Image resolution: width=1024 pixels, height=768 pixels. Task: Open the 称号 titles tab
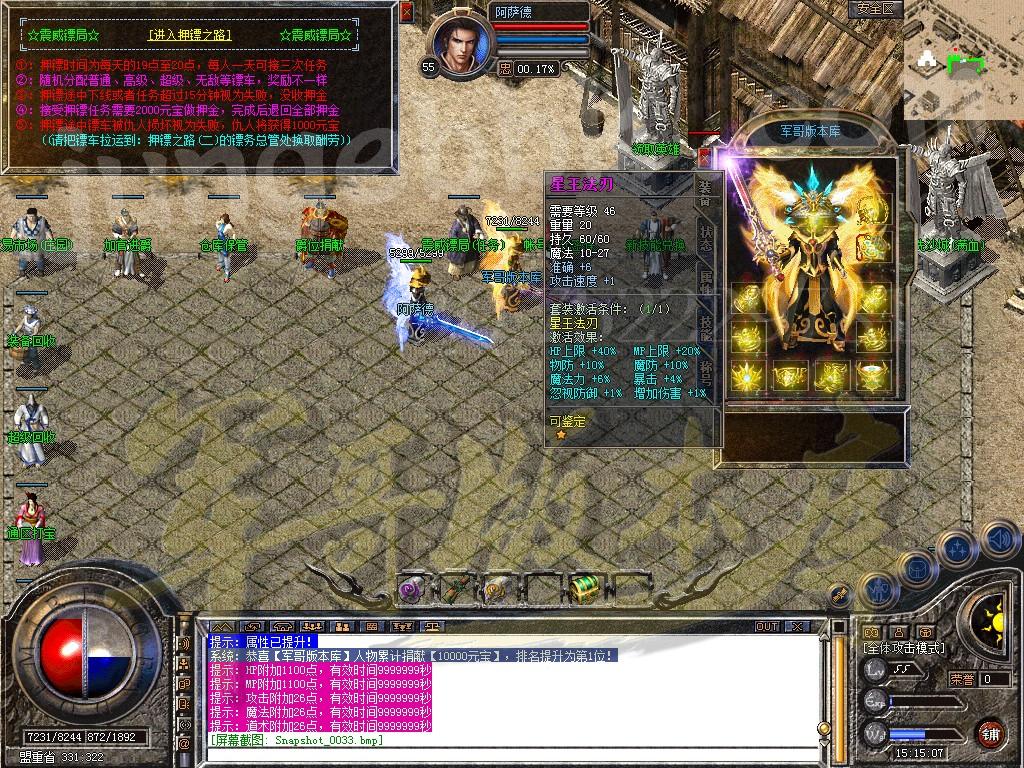point(705,372)
